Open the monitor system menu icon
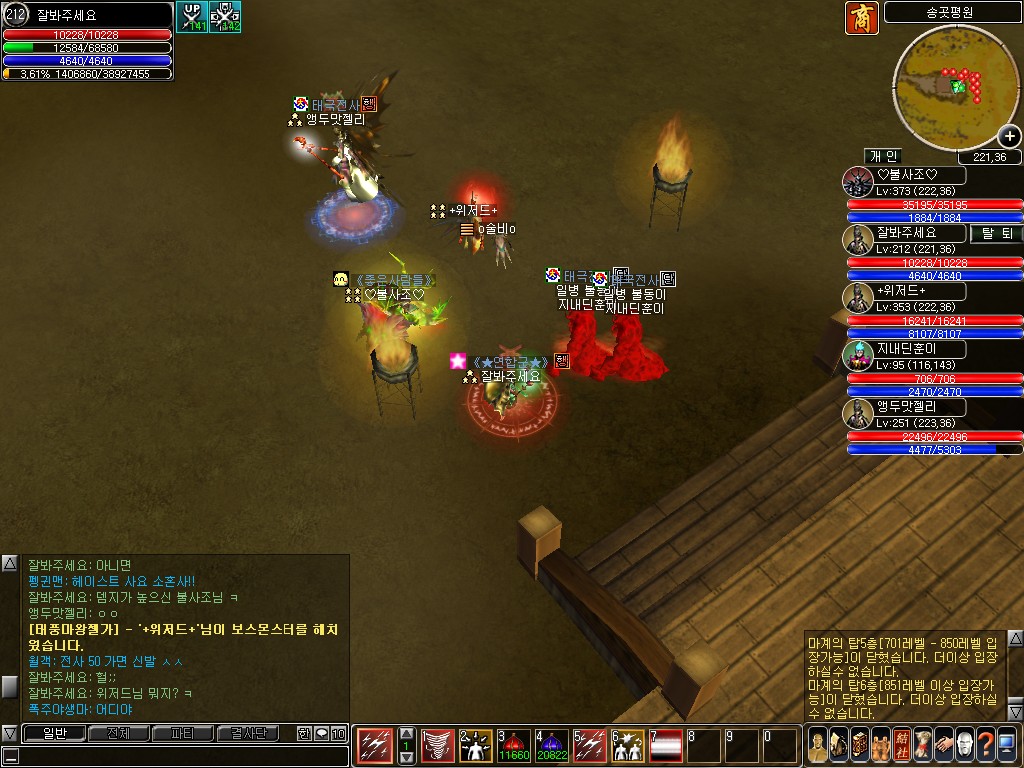This screenshot has width=1024, height=768. tap(1007, 745)
